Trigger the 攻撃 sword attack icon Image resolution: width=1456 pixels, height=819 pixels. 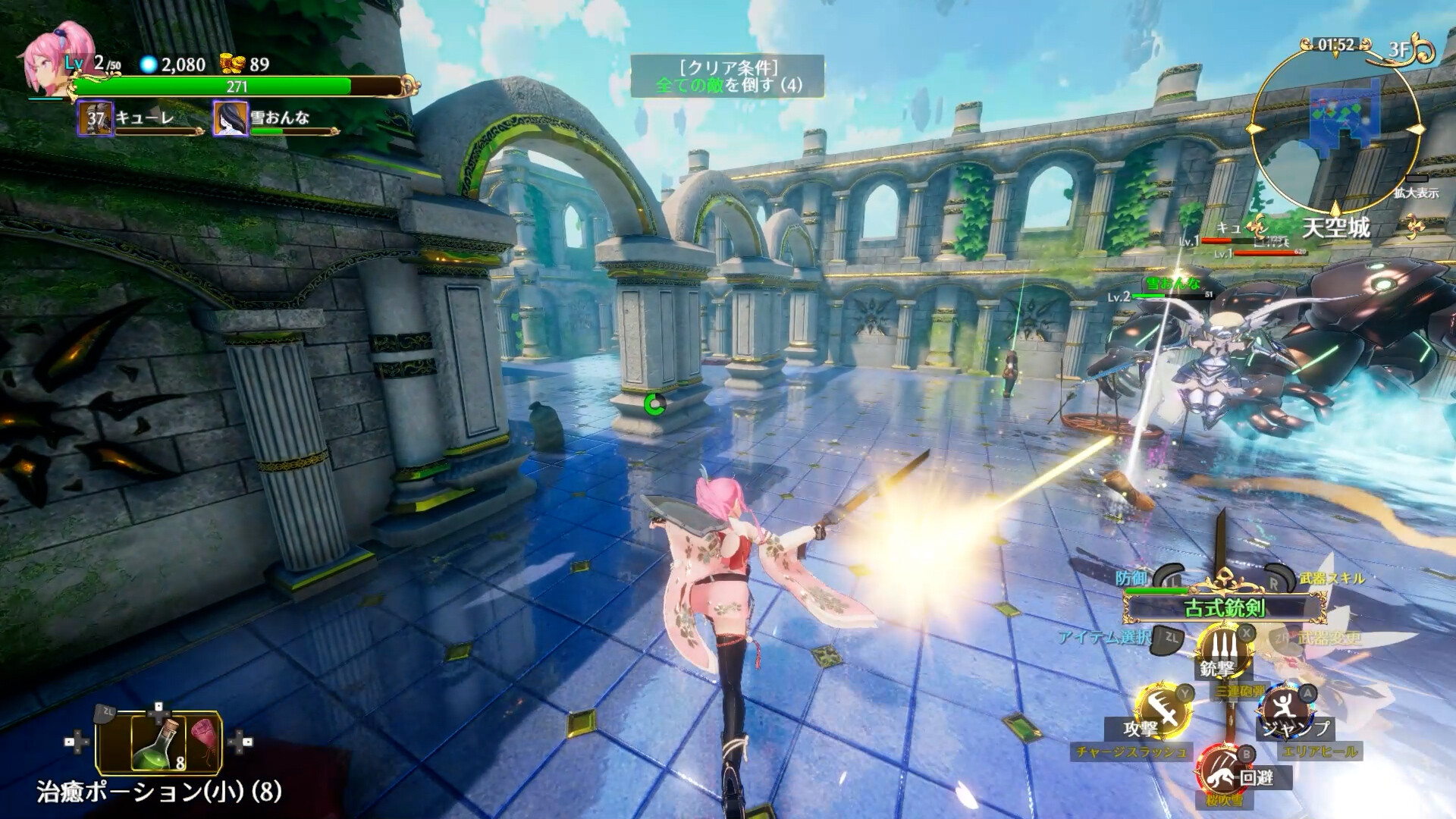(x=1161, y=710)
